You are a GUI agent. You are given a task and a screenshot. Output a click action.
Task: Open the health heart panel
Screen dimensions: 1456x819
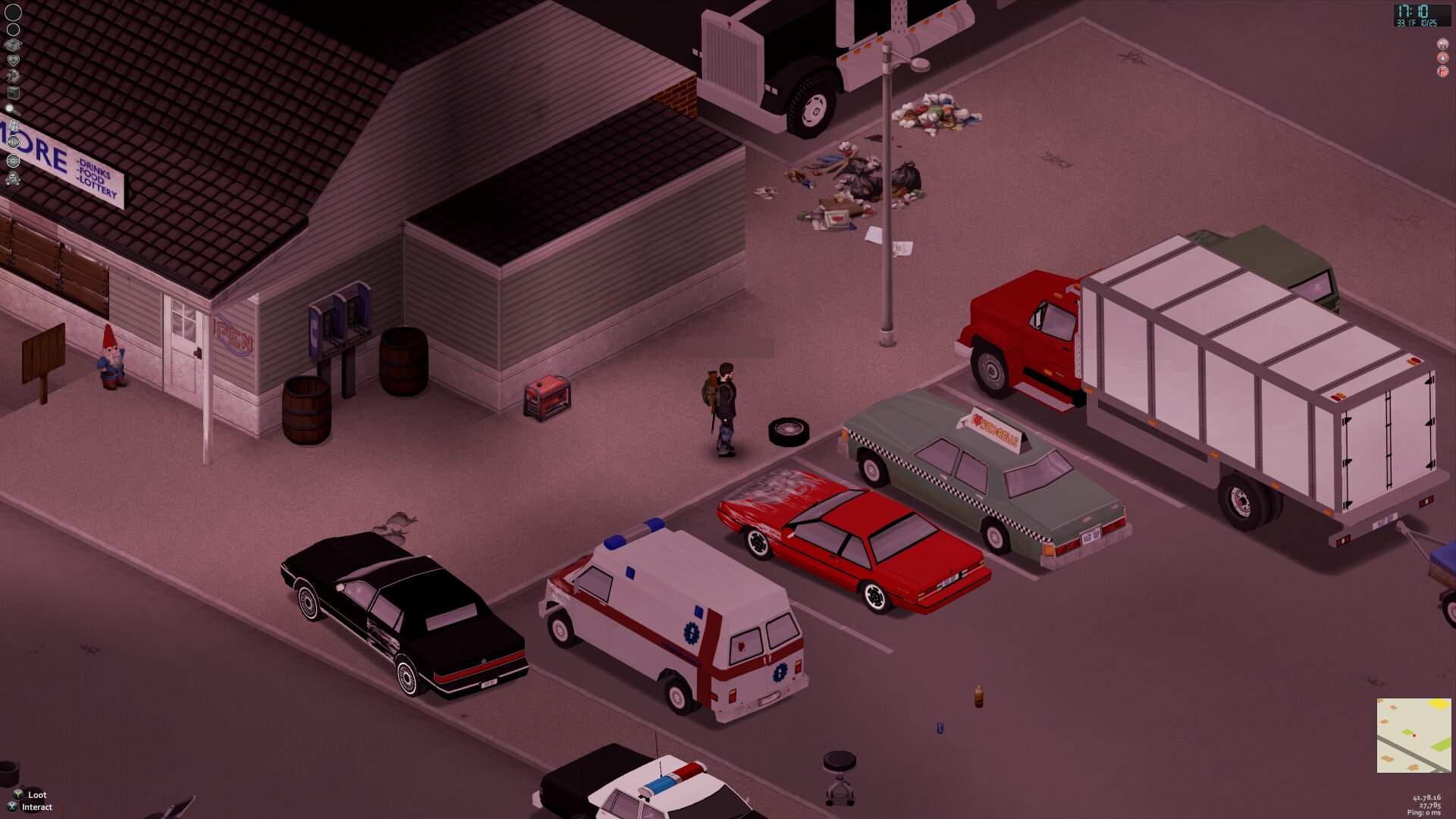13,61
